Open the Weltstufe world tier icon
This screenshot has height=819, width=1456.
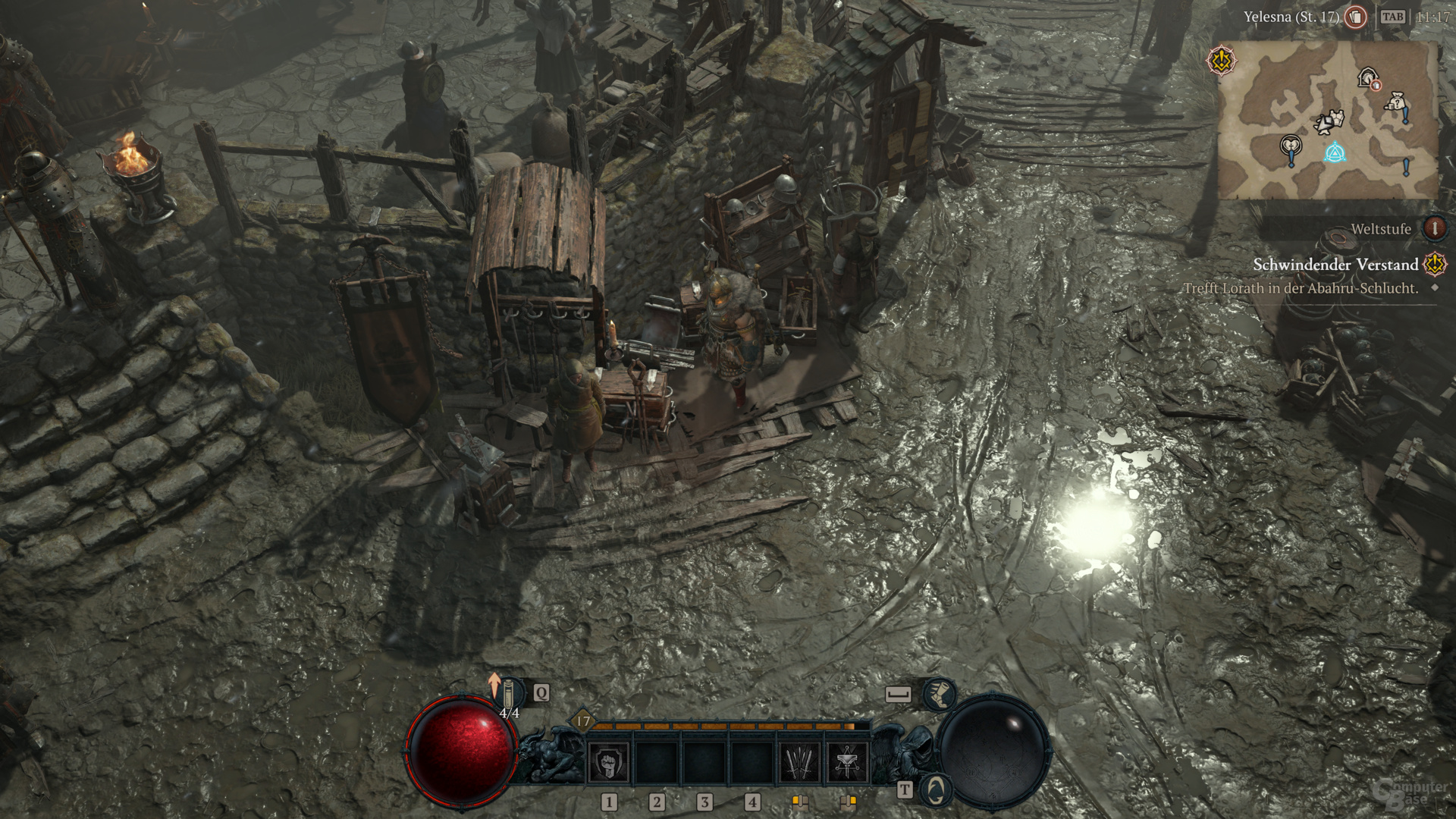coord(1434,228)
